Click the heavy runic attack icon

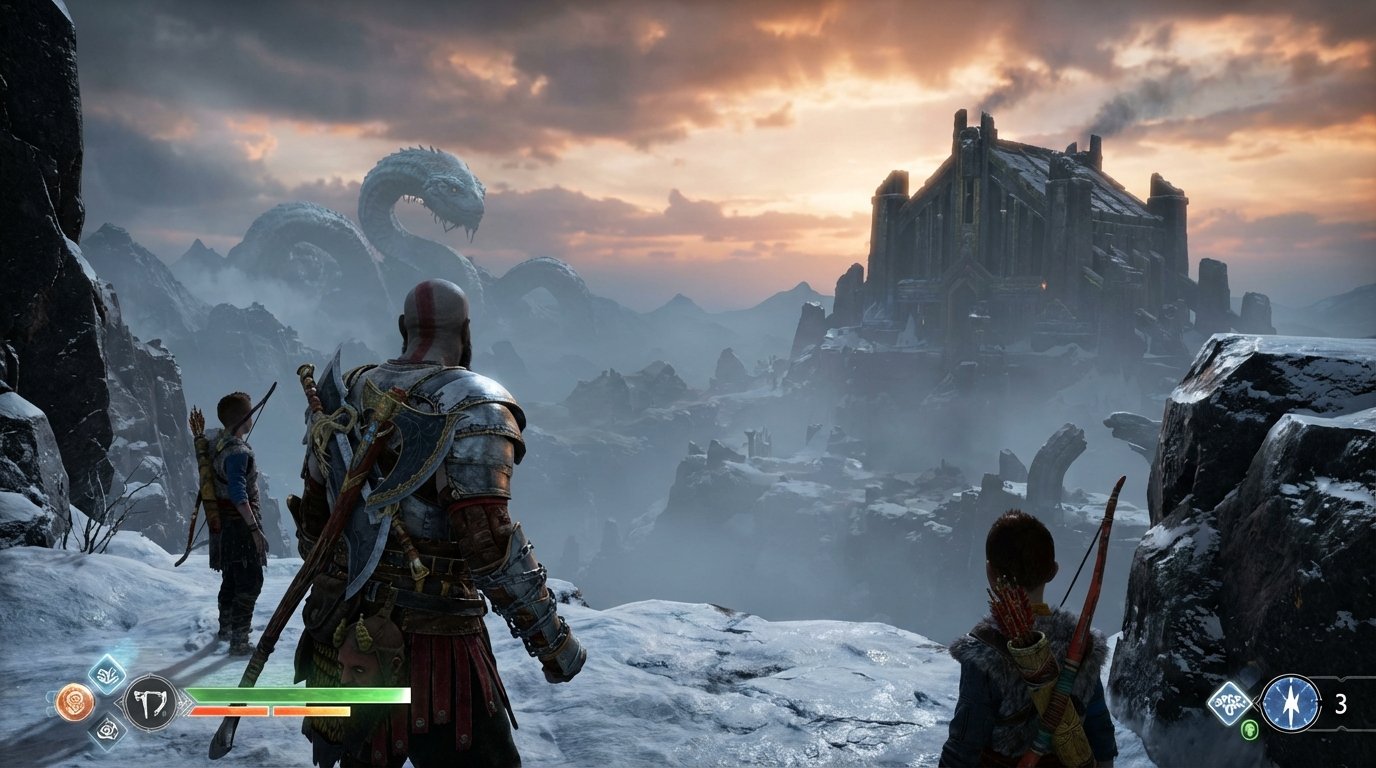click(x=110, y=729)
